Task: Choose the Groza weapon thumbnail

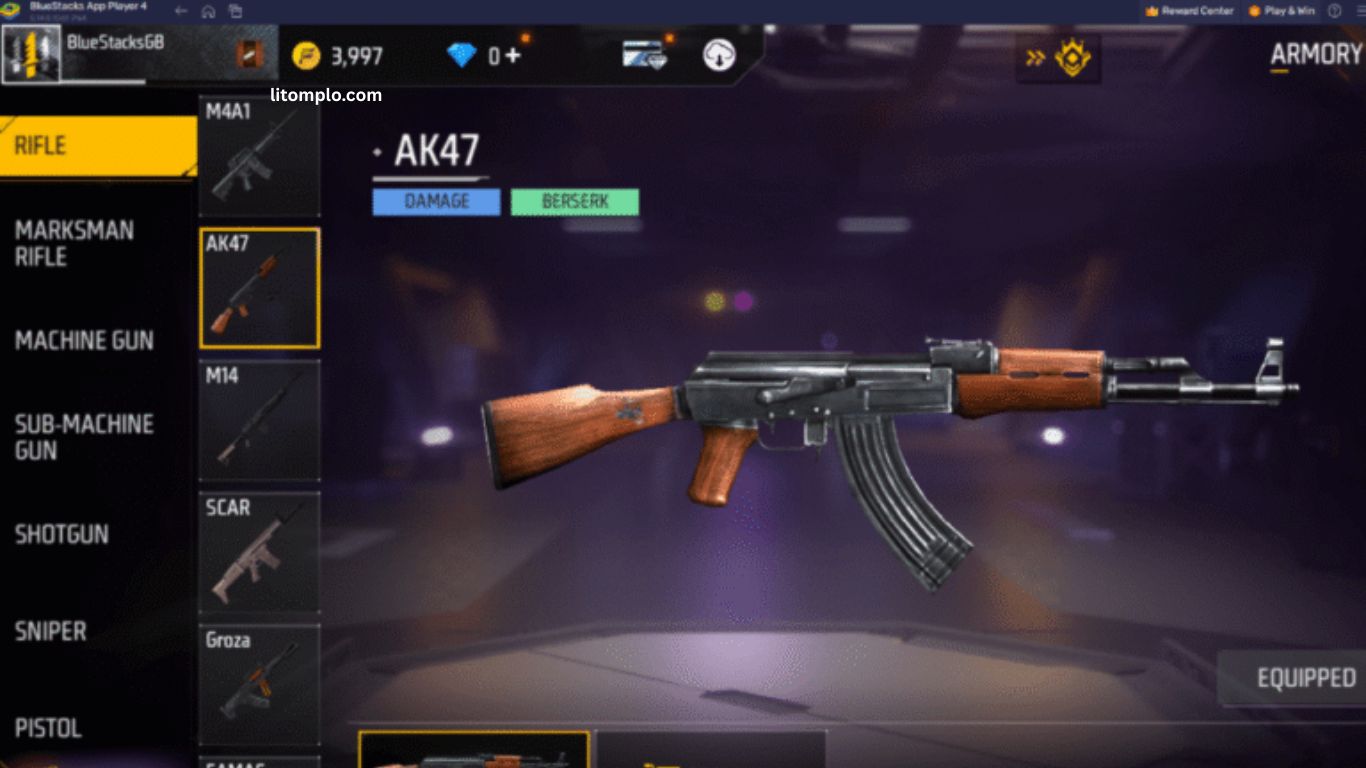Action: (x=259, y=685)
